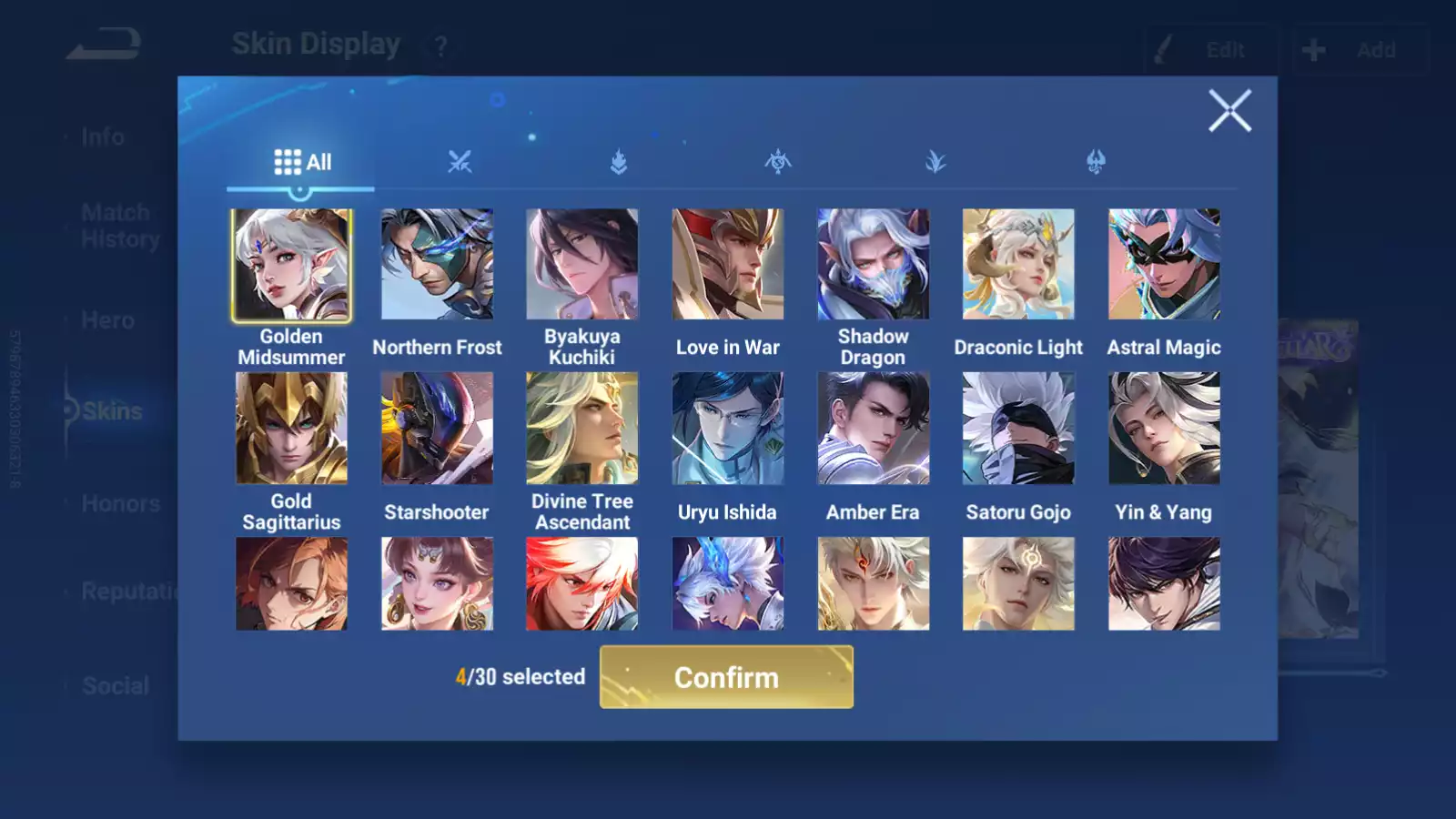Screen dimensions: 1456x819
Task: Switch to the All skins tab
Action: [x=302, y=162]
